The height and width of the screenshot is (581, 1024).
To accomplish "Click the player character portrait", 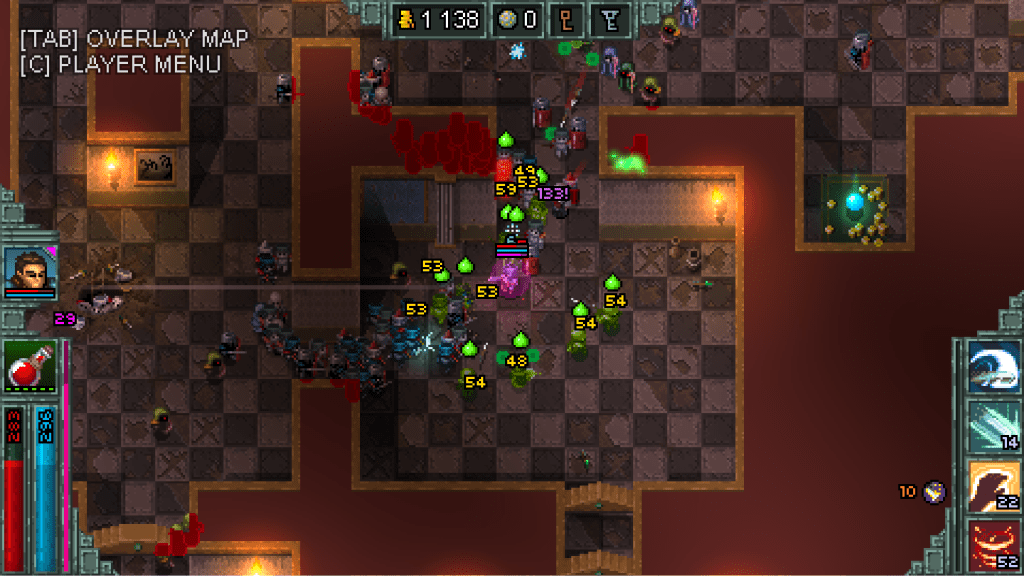I will coord(29,268).
